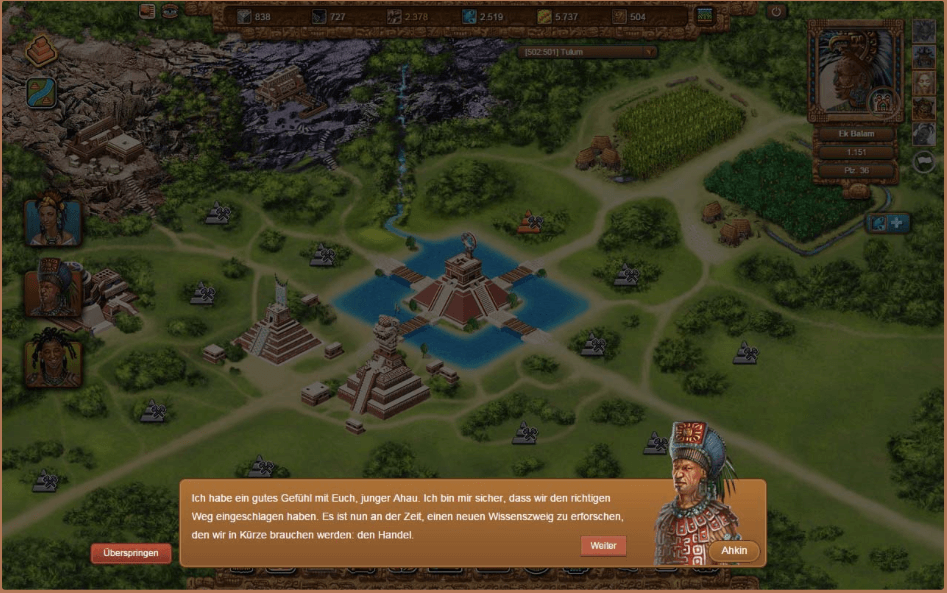Image resolution: width=947 pixels, height=593 pixels.
Task: Open the square icon right of the resource bar
Action: click(706, 16)
